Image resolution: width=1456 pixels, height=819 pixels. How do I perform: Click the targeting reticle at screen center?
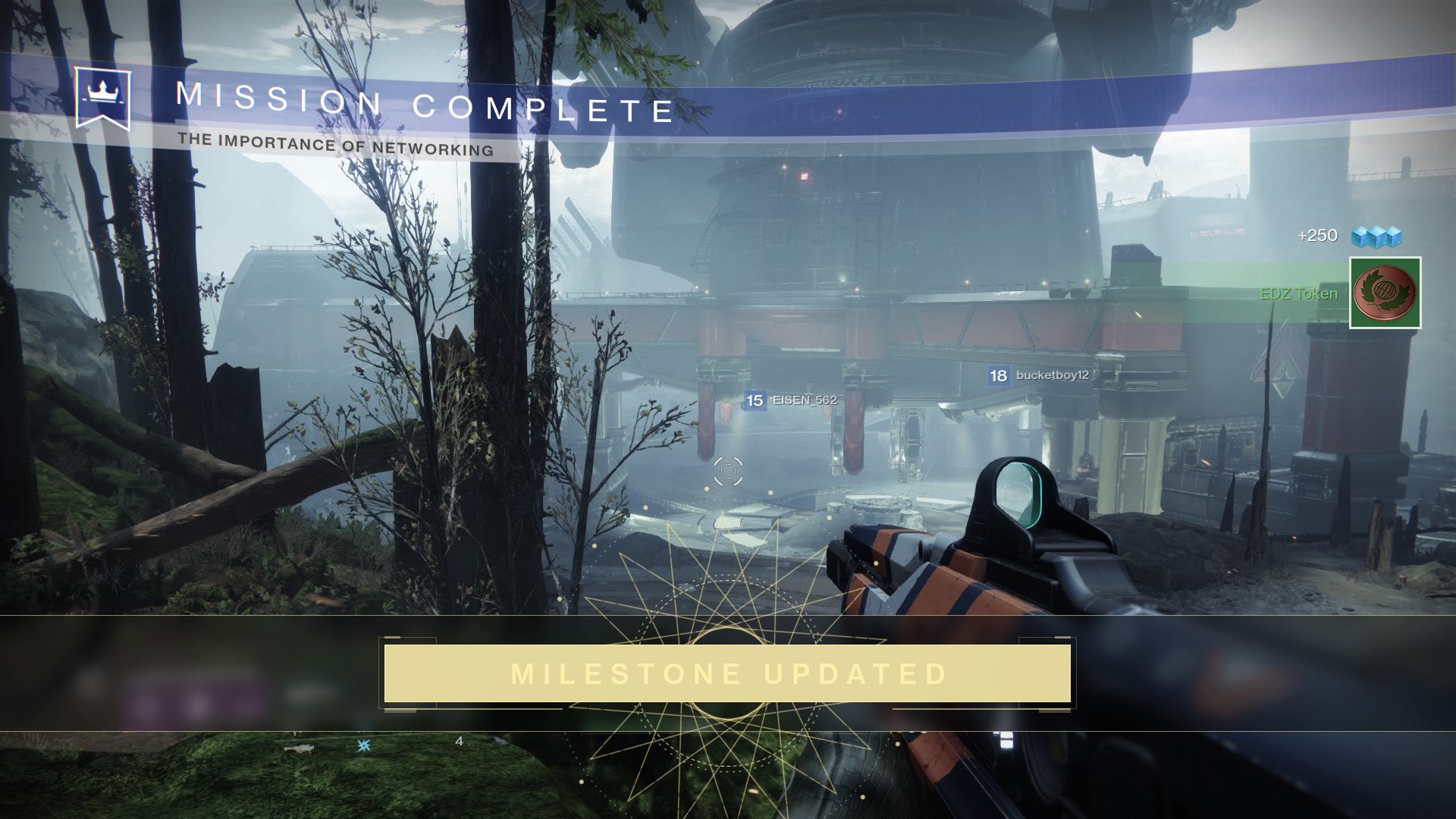click(x=730, y=472)
